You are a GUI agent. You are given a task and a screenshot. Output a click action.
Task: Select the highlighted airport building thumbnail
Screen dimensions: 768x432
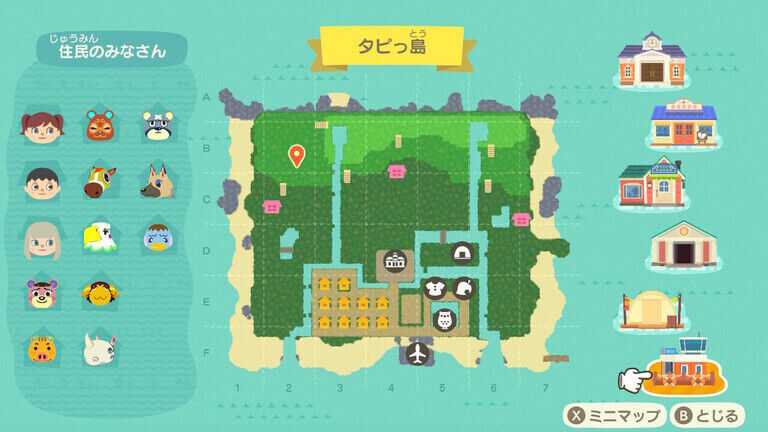686,369
